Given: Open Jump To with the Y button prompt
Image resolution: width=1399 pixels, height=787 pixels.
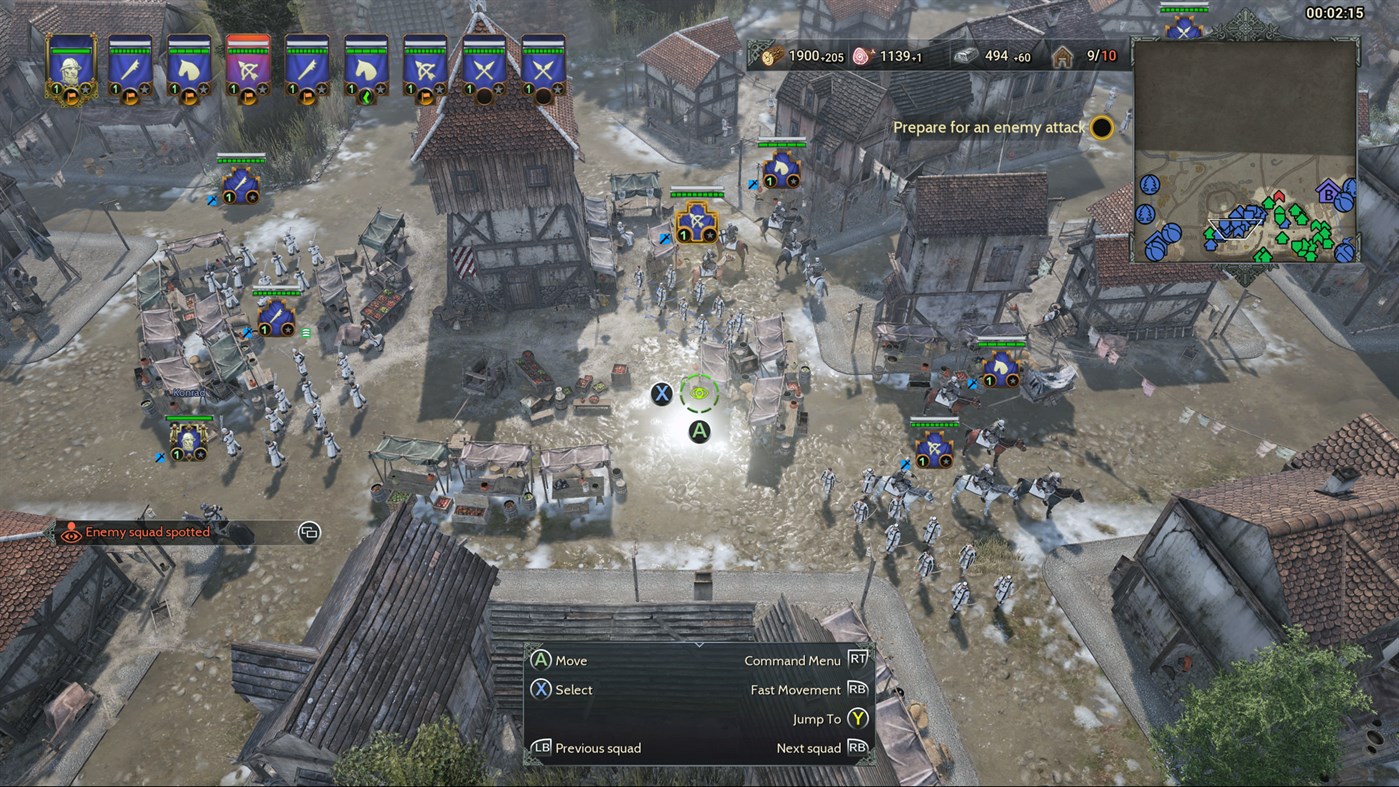Looking at the screenshot, I should coord(856,718).
